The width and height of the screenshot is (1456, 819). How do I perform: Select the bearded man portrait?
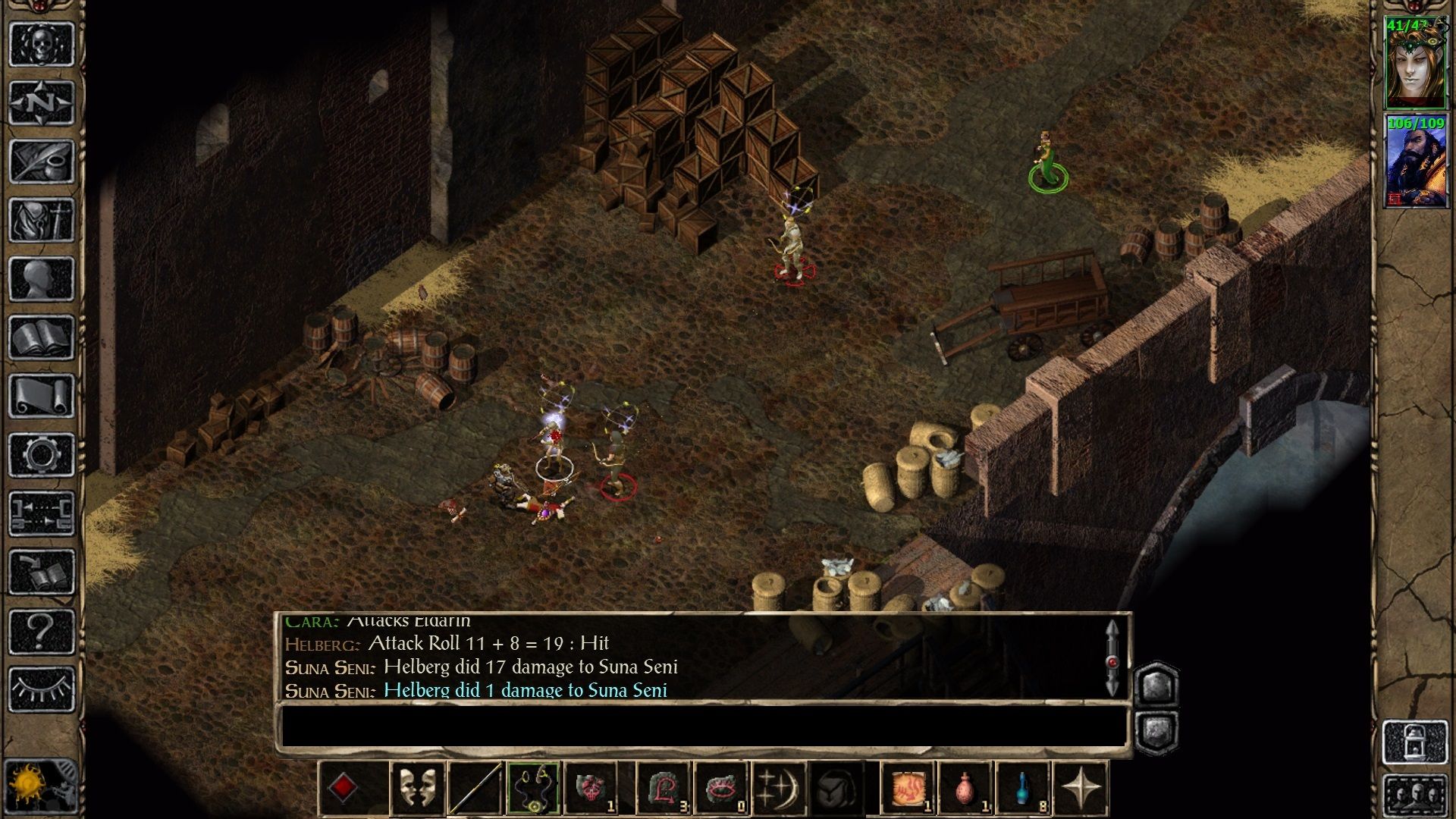1415,162
